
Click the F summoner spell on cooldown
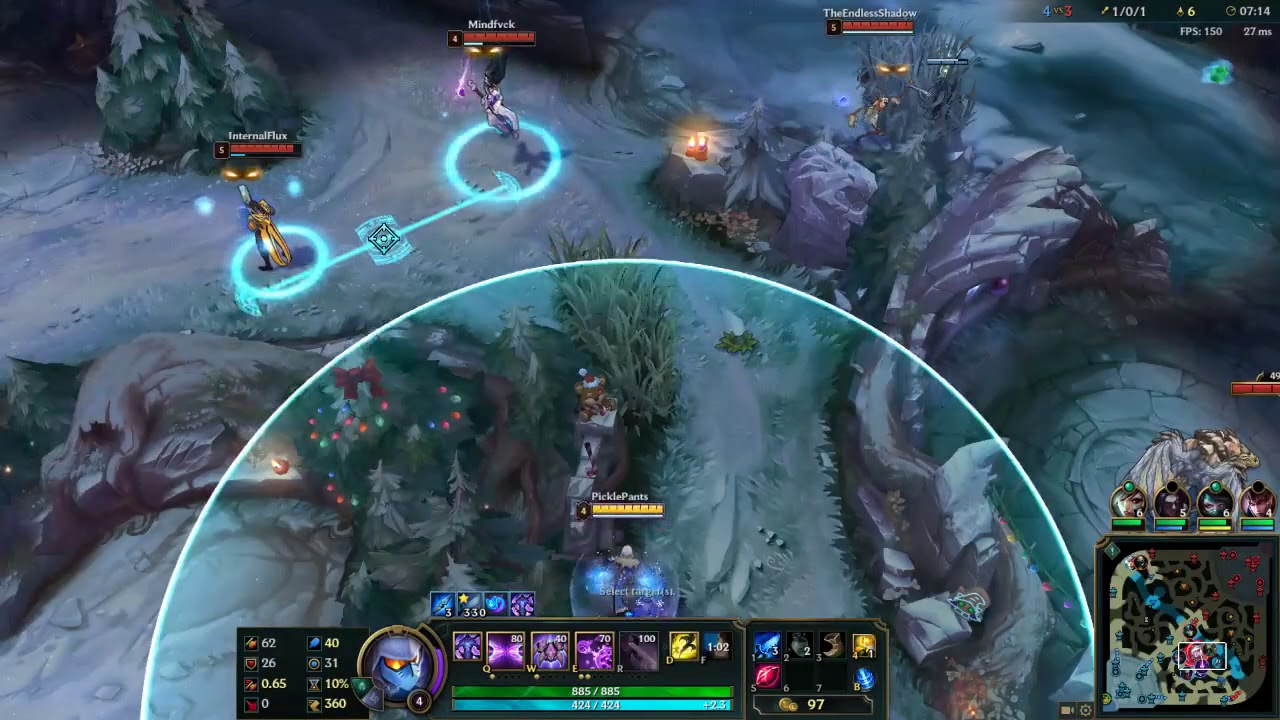pyautogui.click(x=717, y=648)
